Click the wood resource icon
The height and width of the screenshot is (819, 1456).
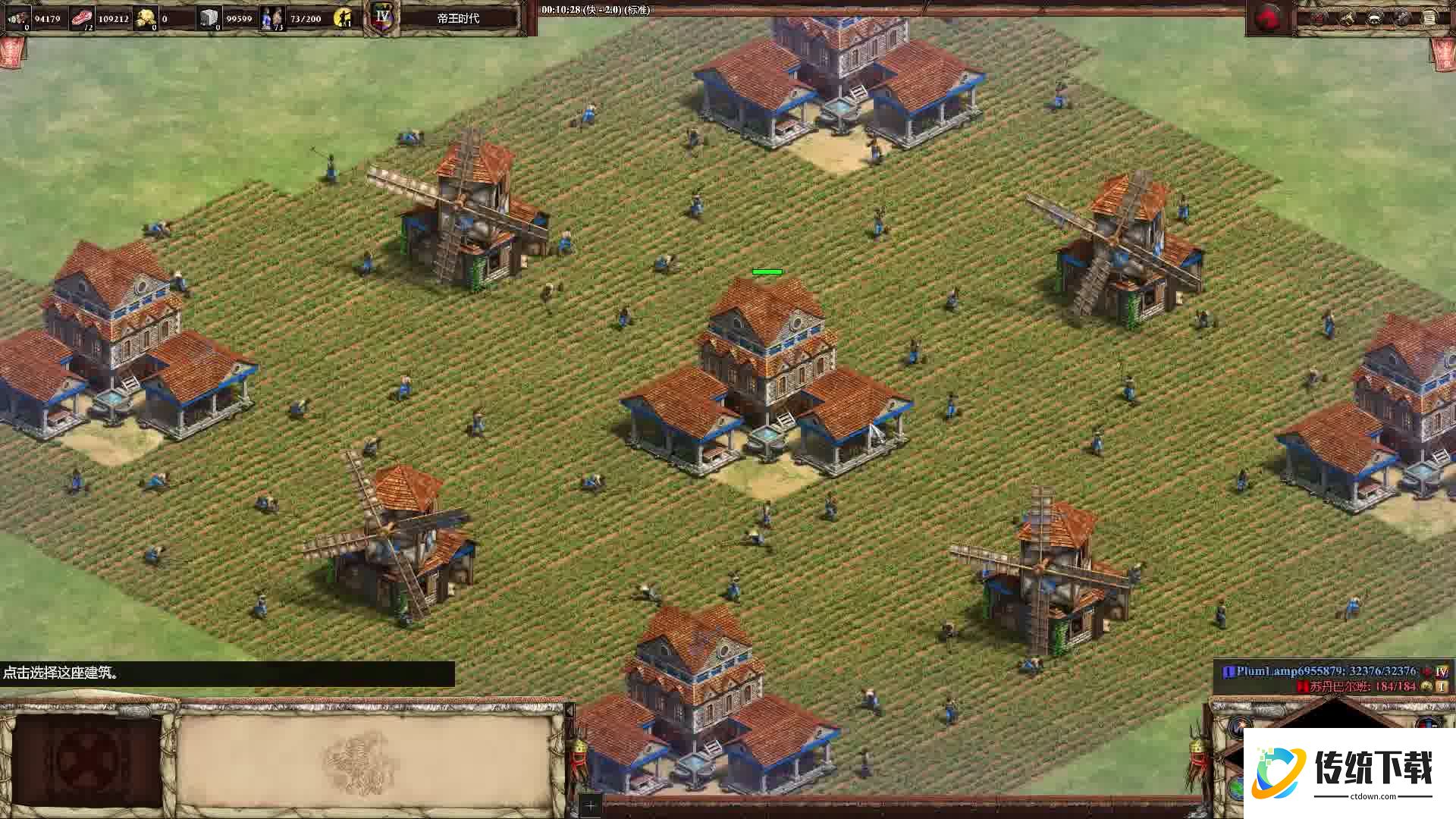(17, 17)
